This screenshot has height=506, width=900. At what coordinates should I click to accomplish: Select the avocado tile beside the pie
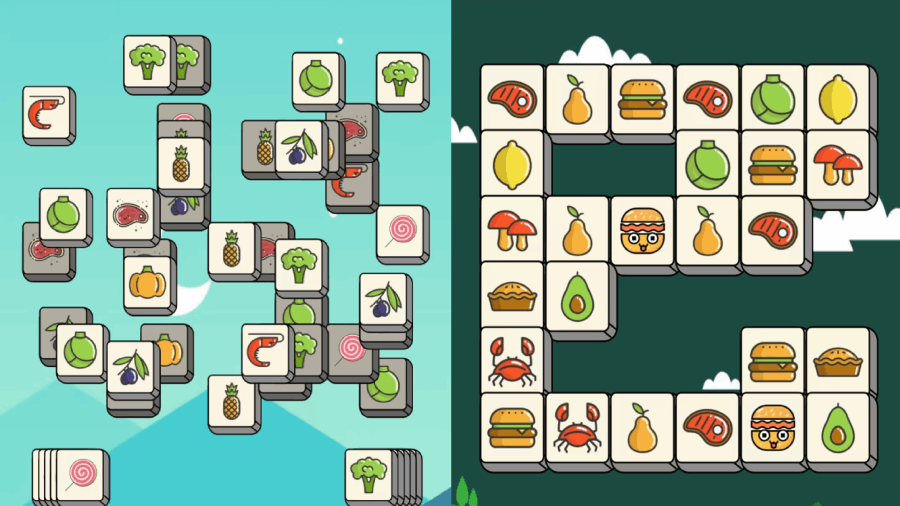point(577,294)
